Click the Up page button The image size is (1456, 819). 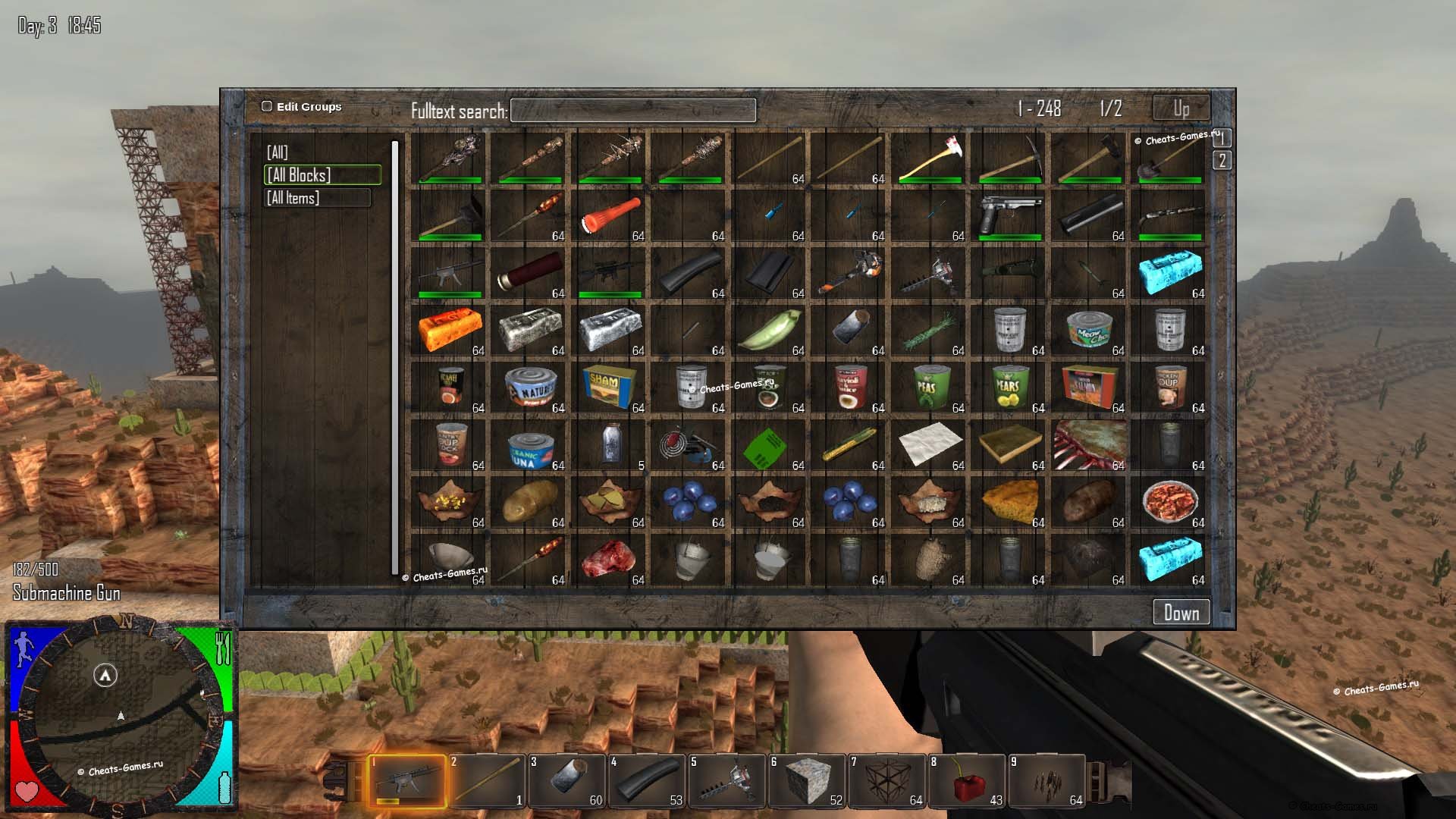(x=1181, y=108)
